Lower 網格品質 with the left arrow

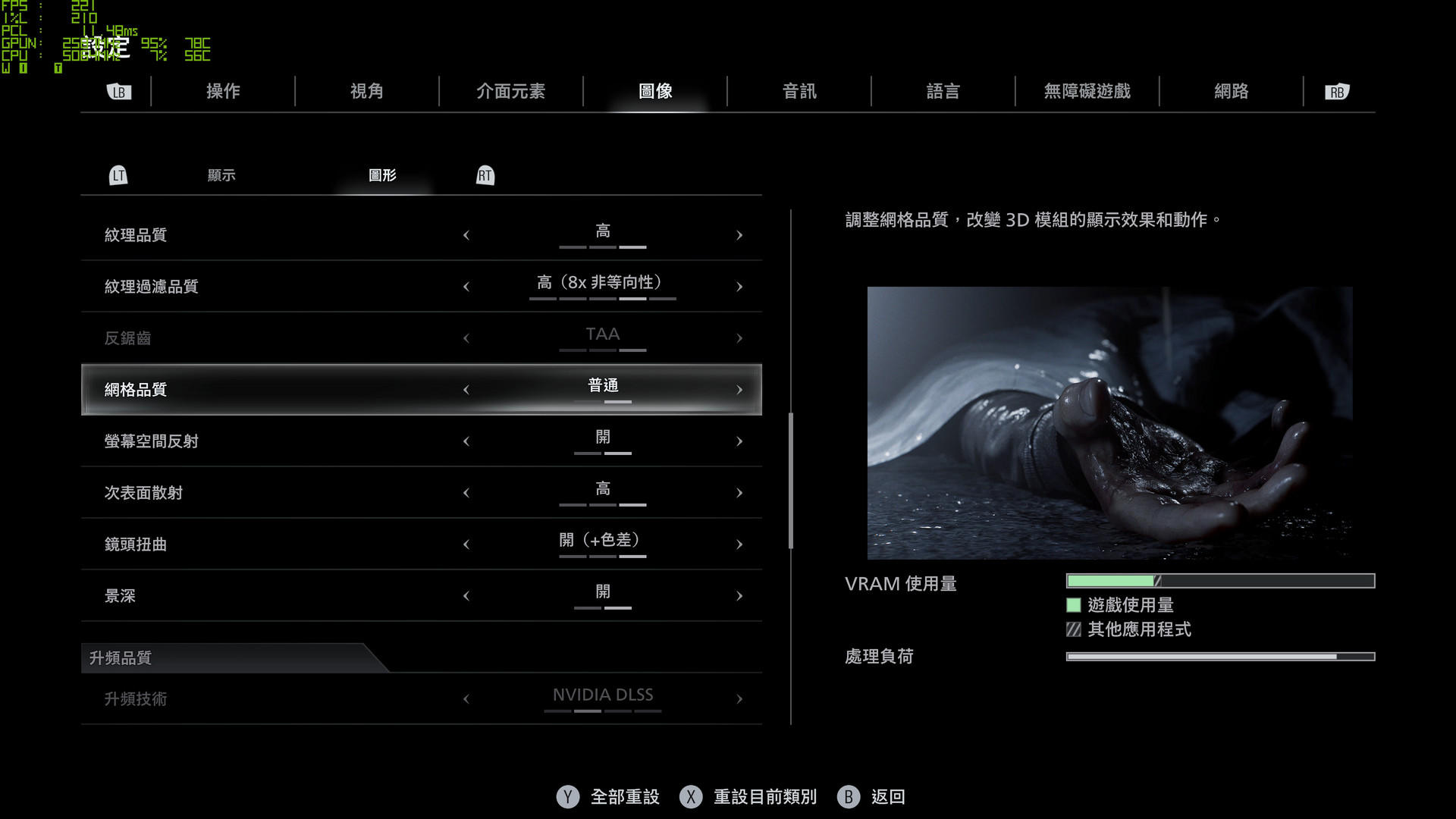[x=466, y=390]
